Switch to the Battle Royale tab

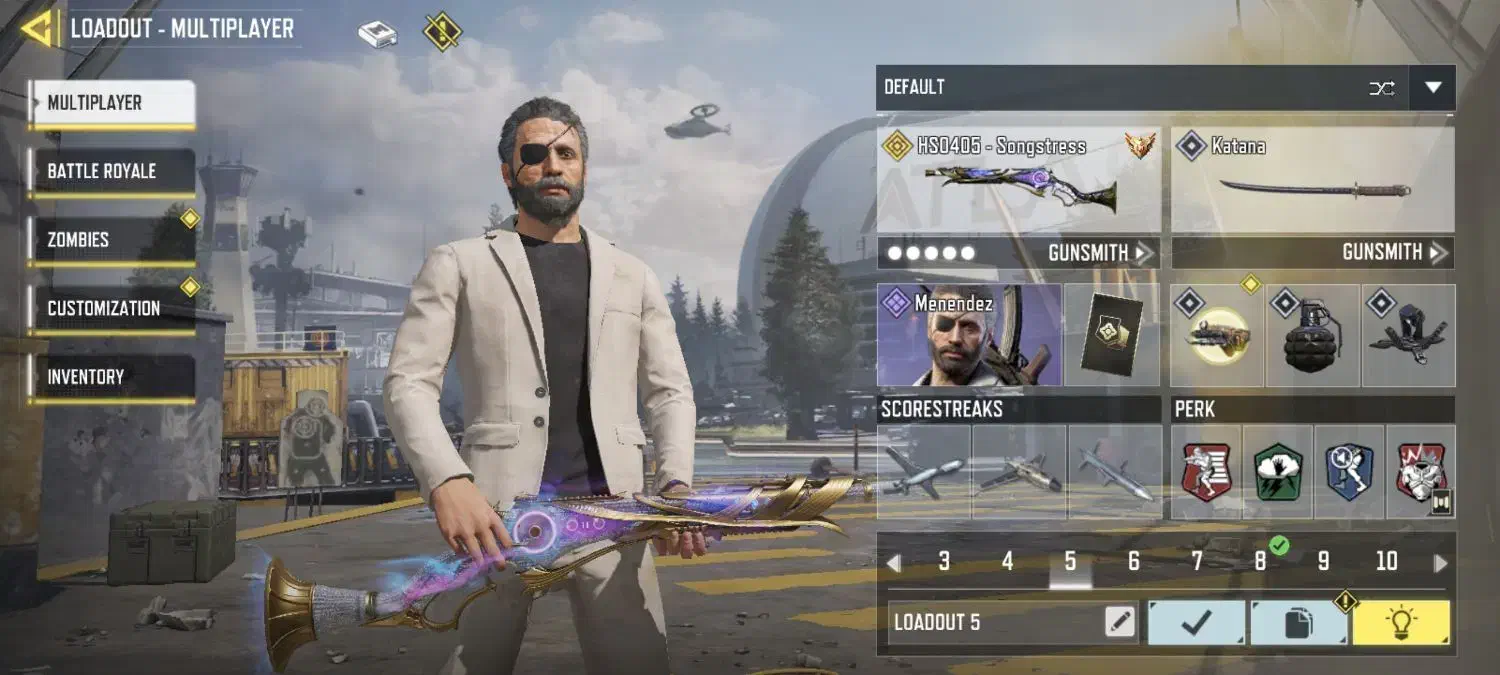click(x=111, y=171)
